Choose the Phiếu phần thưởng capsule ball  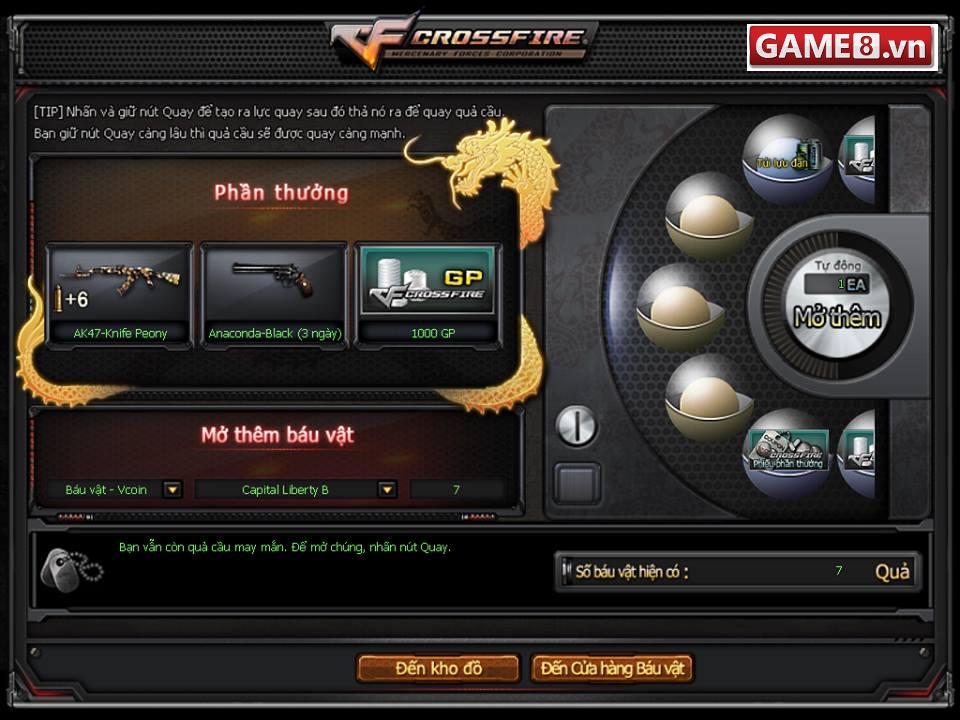(789, 452)
